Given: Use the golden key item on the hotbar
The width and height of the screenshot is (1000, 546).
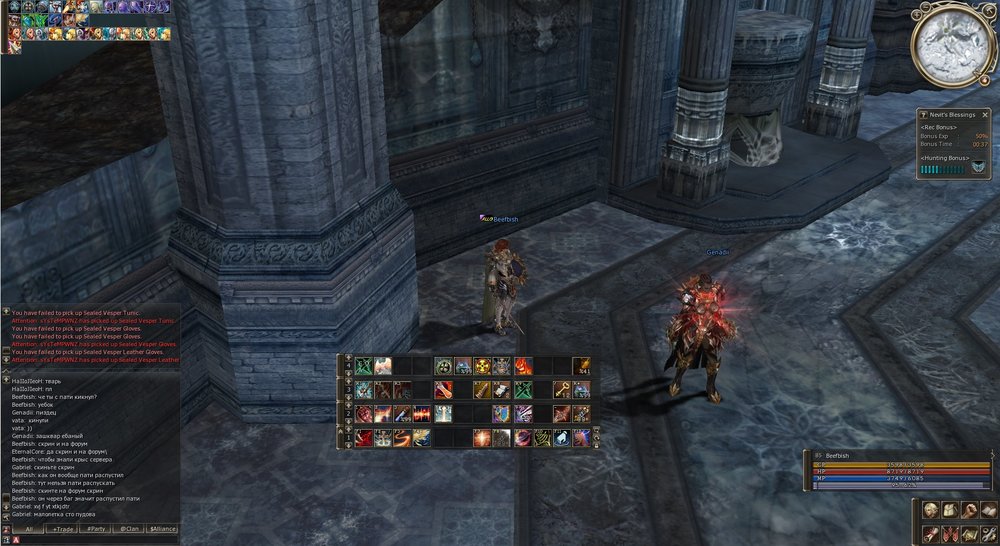Looking at the screenshot, I should (562, 389).
